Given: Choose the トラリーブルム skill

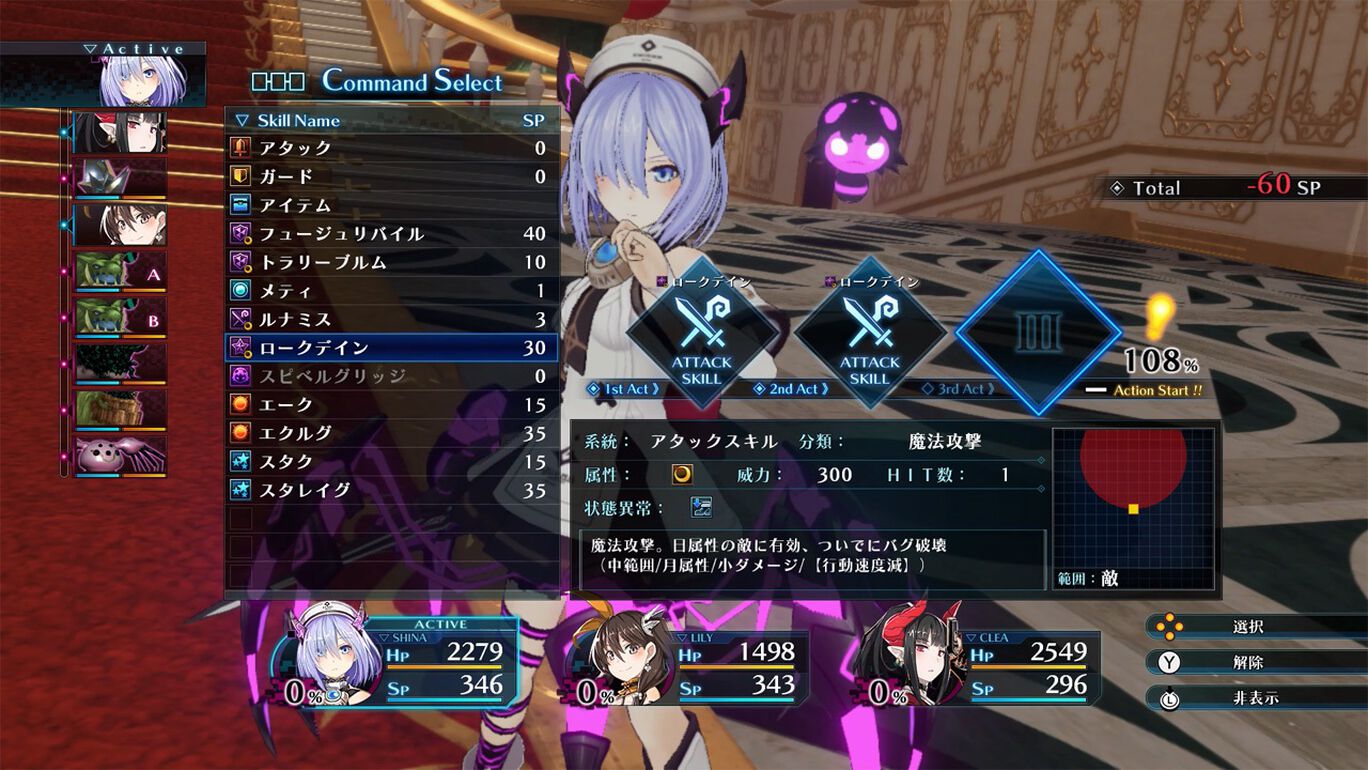Looking at the screenshot, I should 390,262.
